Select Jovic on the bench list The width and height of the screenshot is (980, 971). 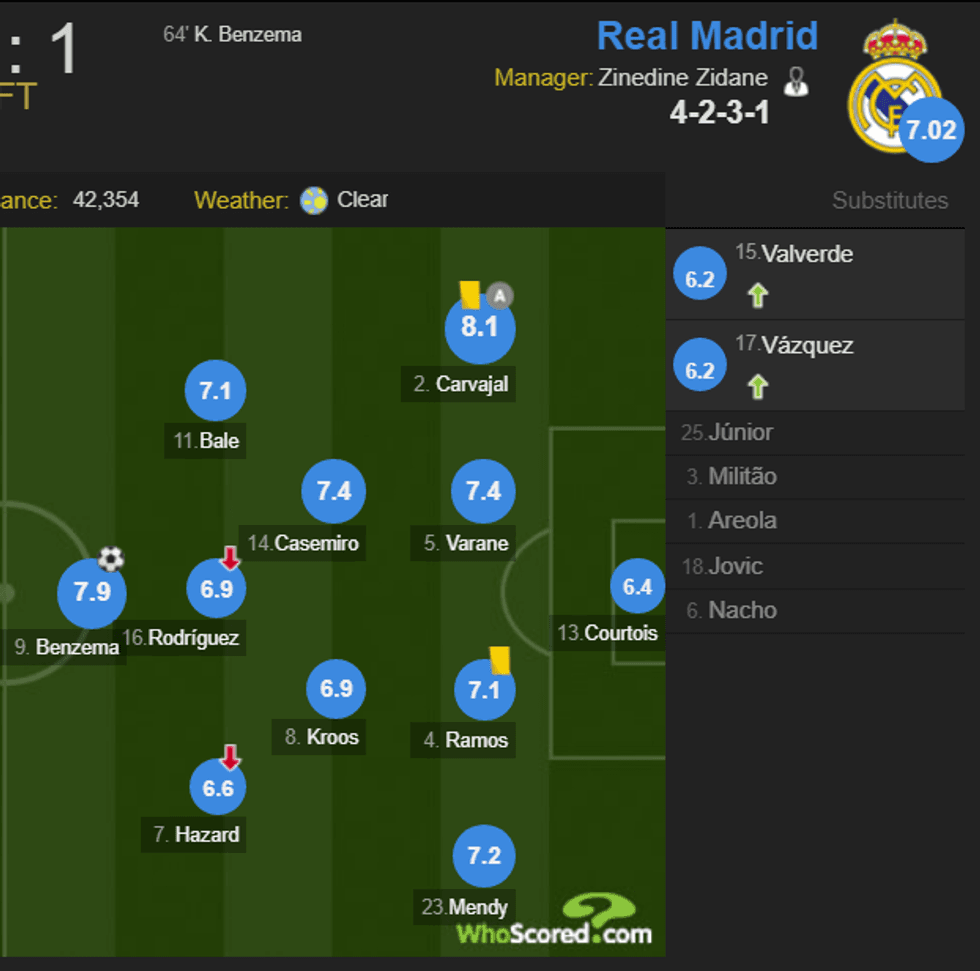pyautogui.click(x=814, y=566)
